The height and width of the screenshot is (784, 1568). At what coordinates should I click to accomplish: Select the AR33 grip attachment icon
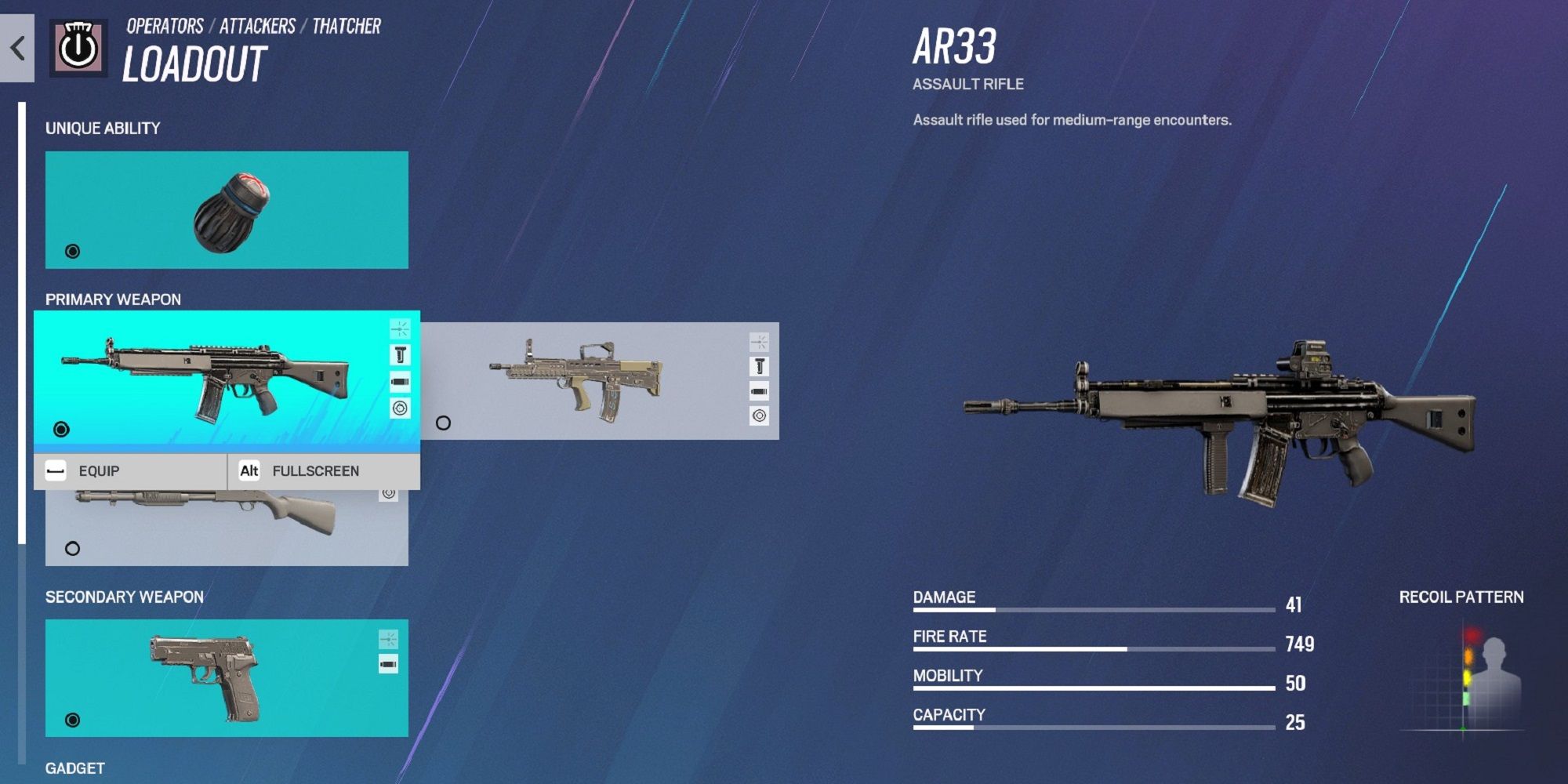[401, 354]
